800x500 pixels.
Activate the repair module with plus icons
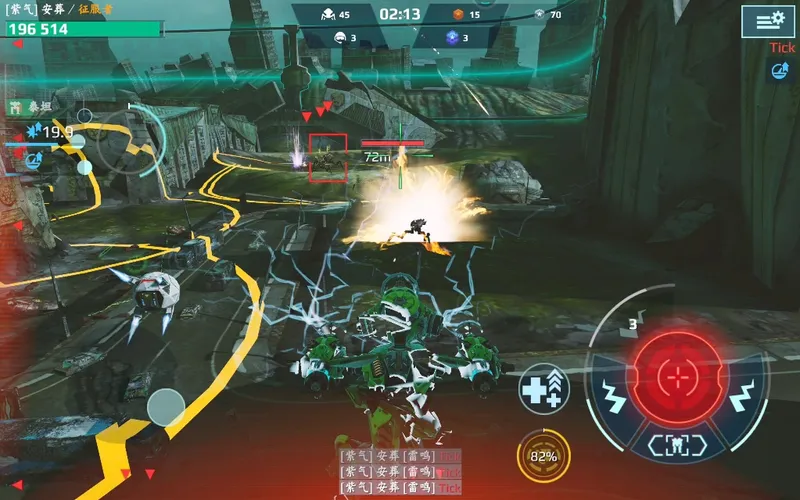(x=544, y=389)
